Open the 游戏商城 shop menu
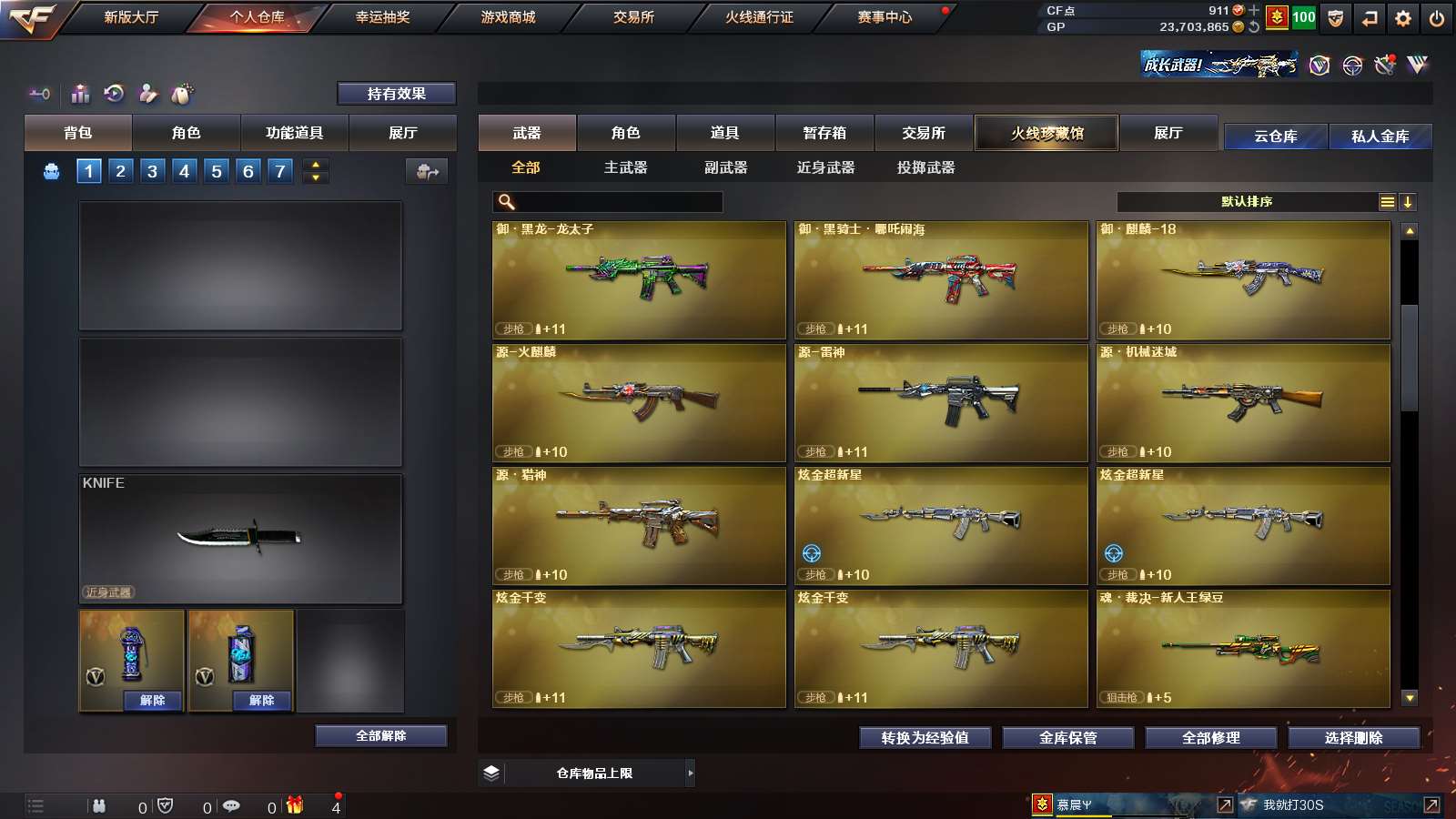The width and height of the screenshot is (1456, 819). click(x=508, y=17)
